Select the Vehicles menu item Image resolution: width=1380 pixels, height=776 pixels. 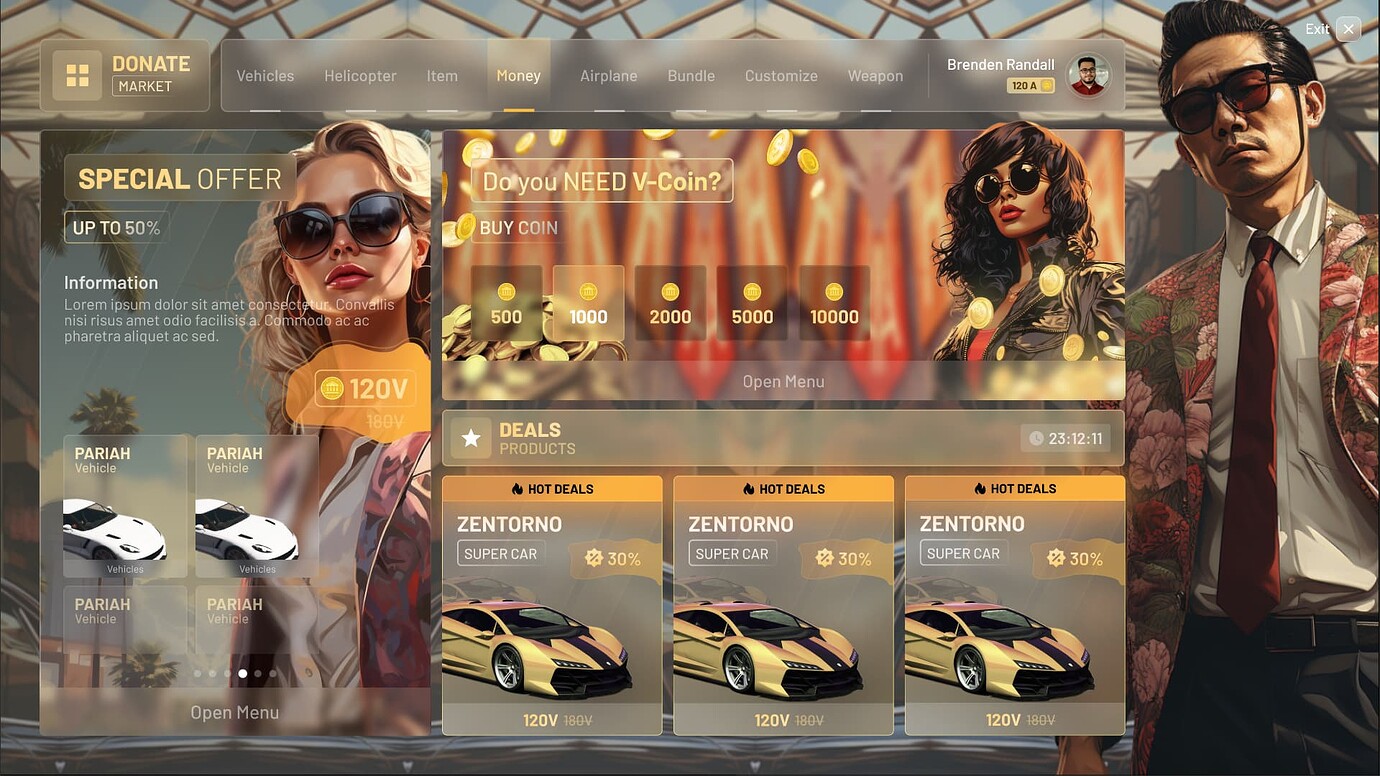(x=264, y=75)
